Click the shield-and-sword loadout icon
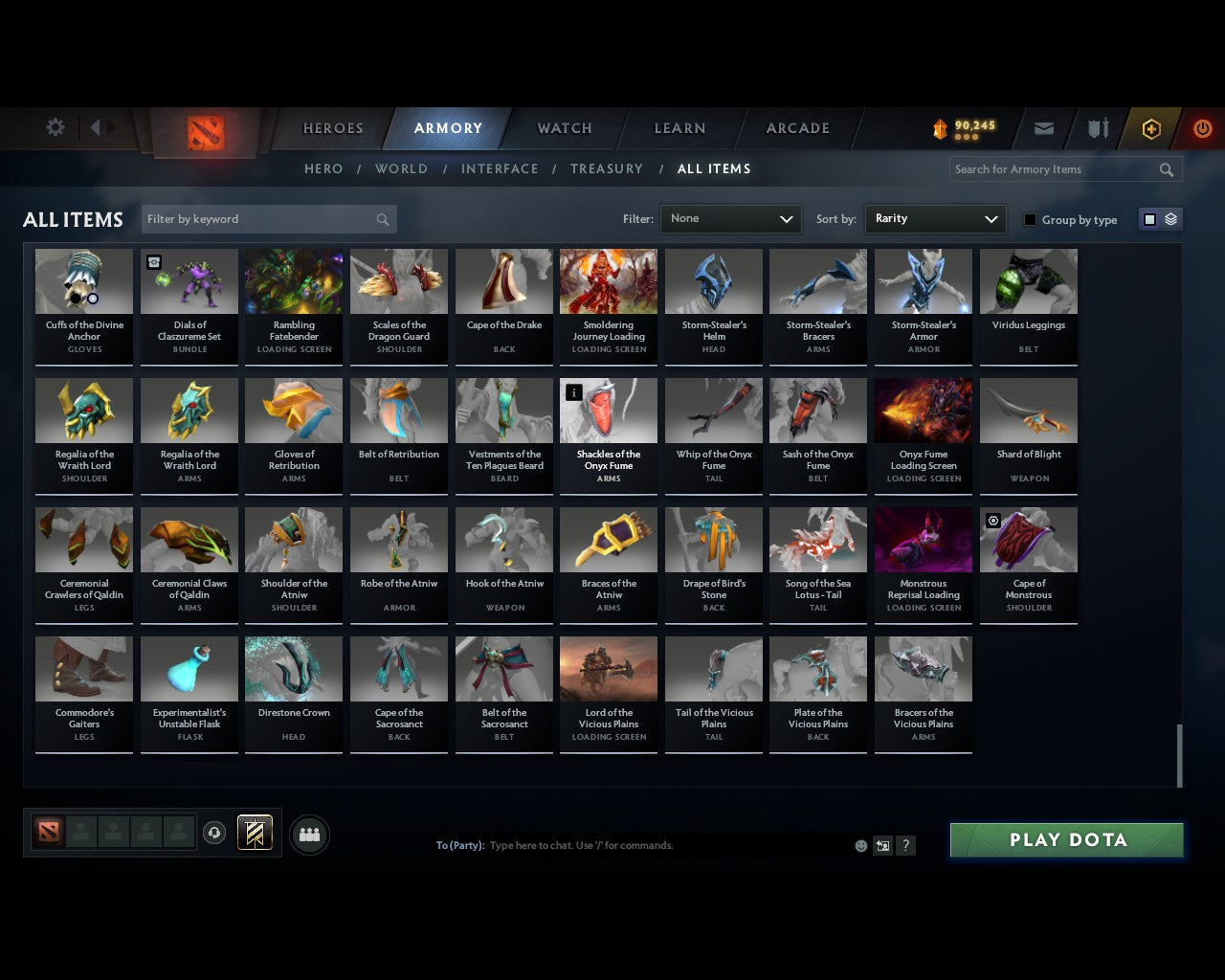The height and width of the screenshot is (980, 1225). [x=1097, y=127]
